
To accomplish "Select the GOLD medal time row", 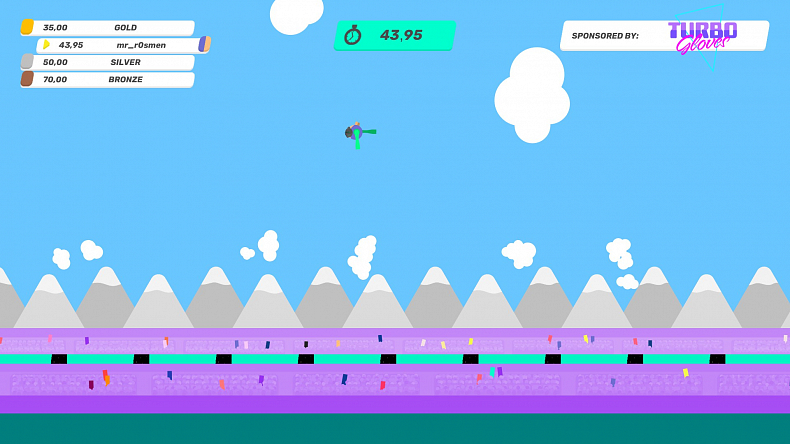I will click(108, 28).
